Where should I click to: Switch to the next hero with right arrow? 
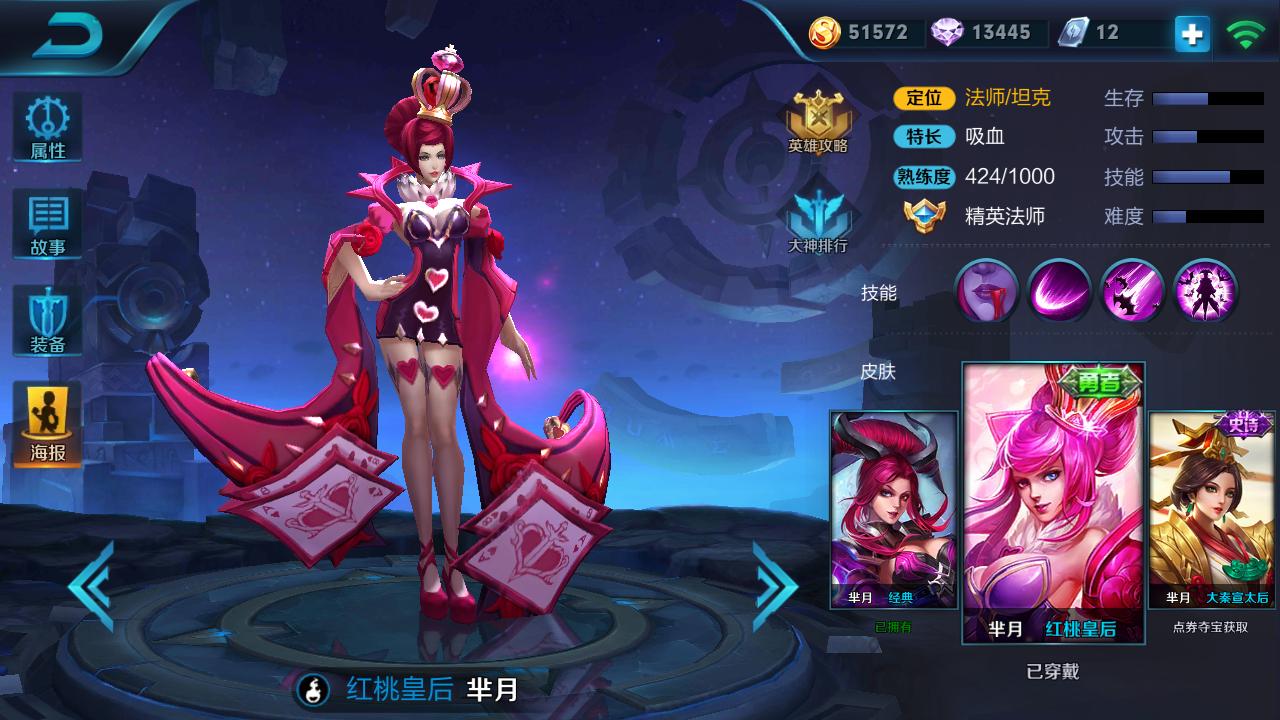click(774, 586)
